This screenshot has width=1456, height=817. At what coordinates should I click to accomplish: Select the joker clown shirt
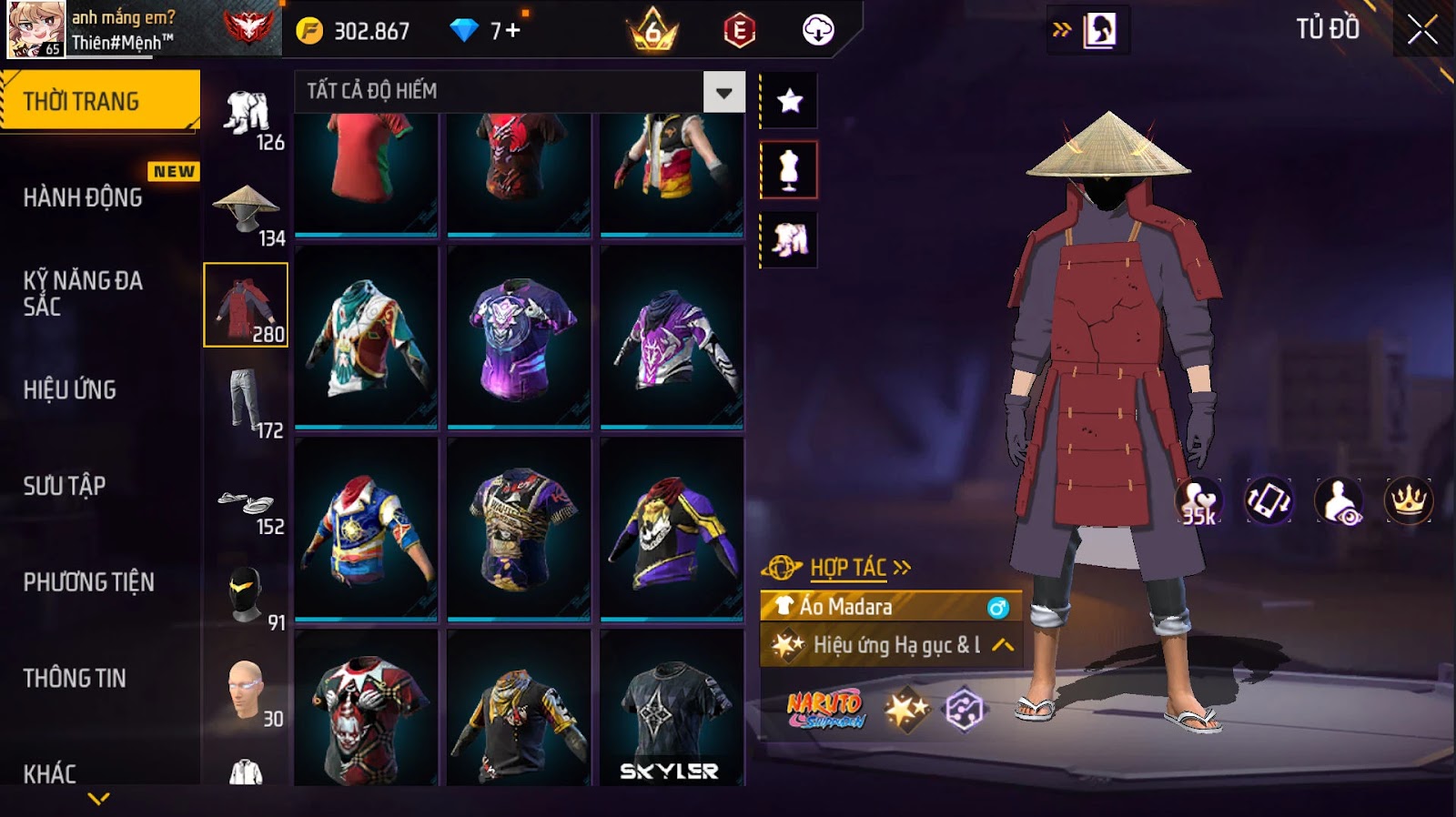(366, 710)
